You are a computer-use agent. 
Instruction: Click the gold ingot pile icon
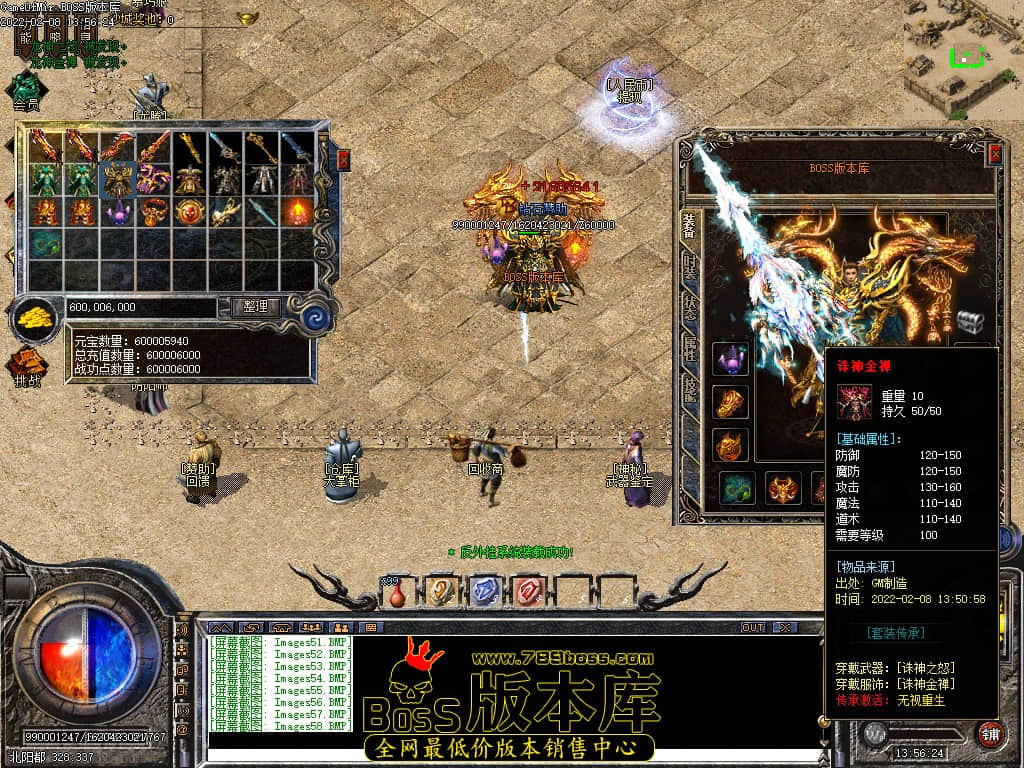[x=35, y=319]
